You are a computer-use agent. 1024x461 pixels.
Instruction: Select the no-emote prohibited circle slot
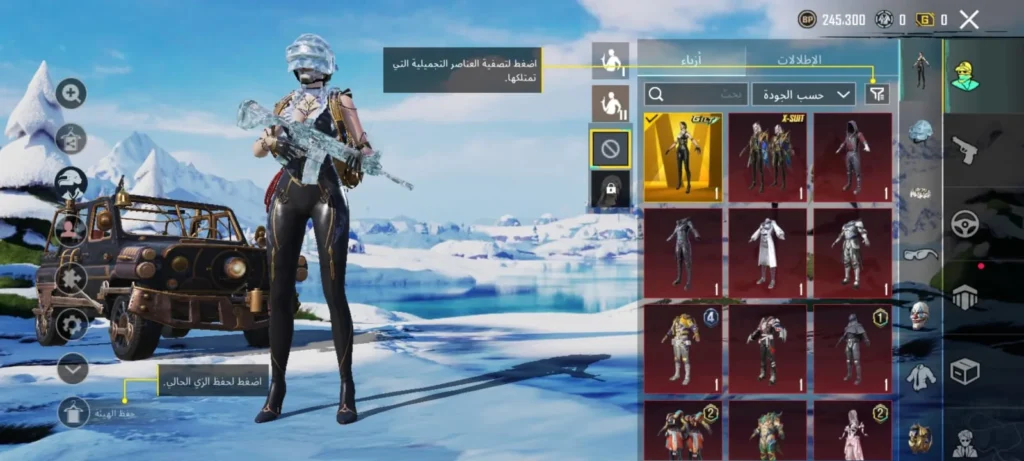pyautogui.click(x=610, y=149)
